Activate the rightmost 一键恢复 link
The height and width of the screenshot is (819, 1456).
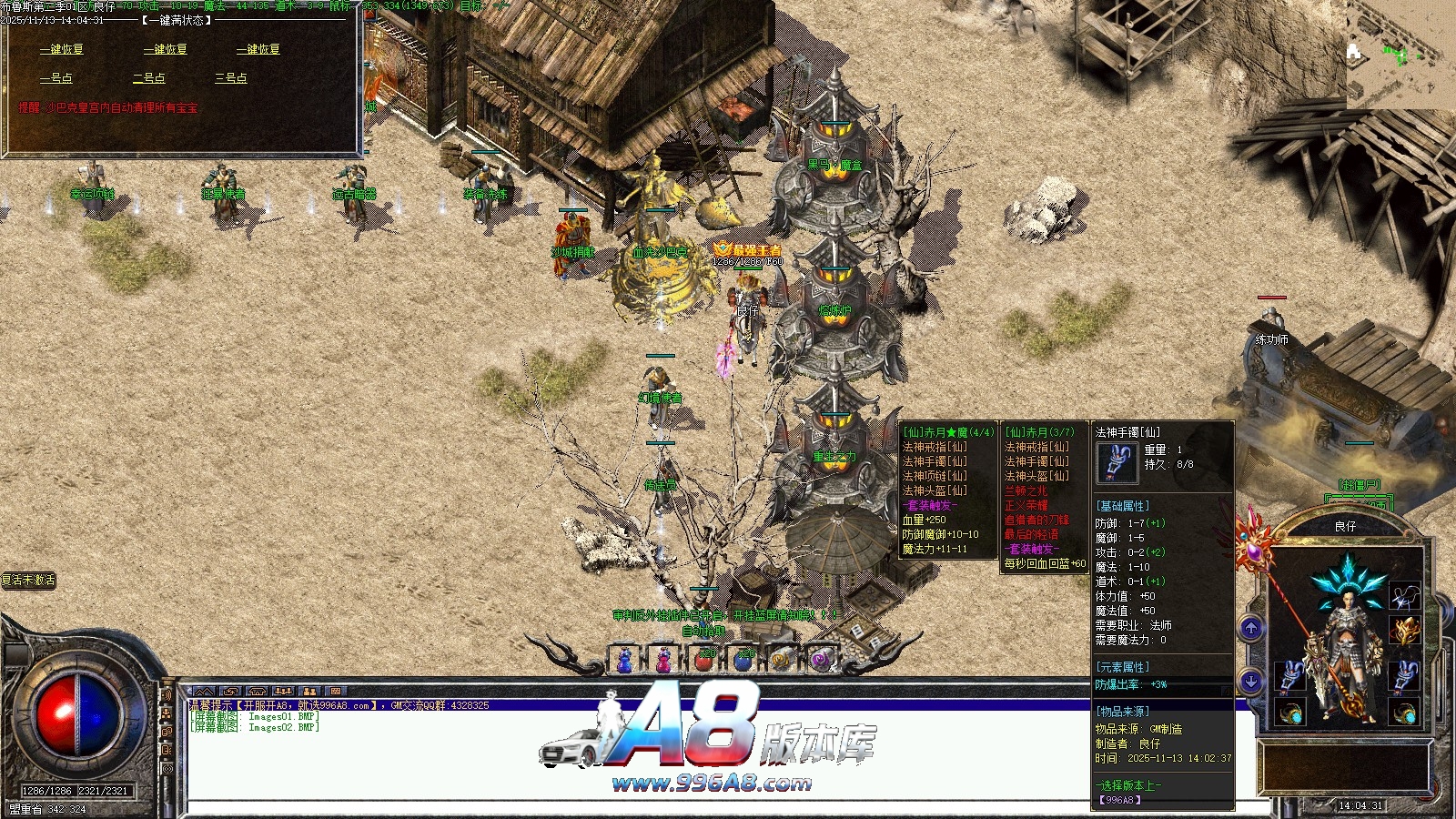(258, 49)
